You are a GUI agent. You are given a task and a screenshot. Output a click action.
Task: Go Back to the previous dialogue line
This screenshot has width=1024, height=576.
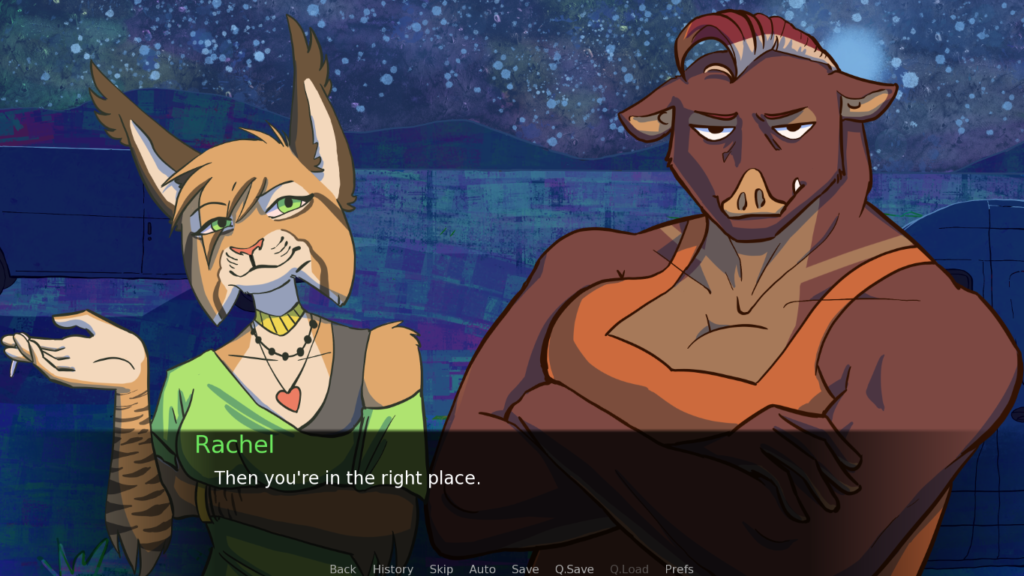[x=343, y=569]
